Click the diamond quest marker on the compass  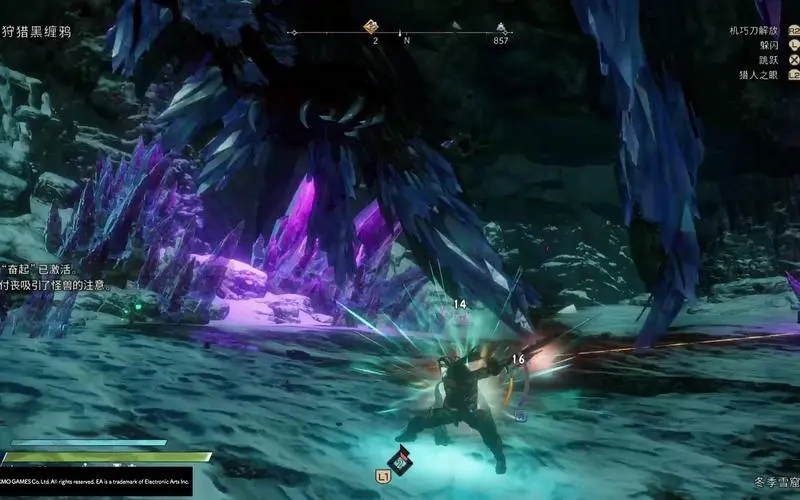point(371,27)
